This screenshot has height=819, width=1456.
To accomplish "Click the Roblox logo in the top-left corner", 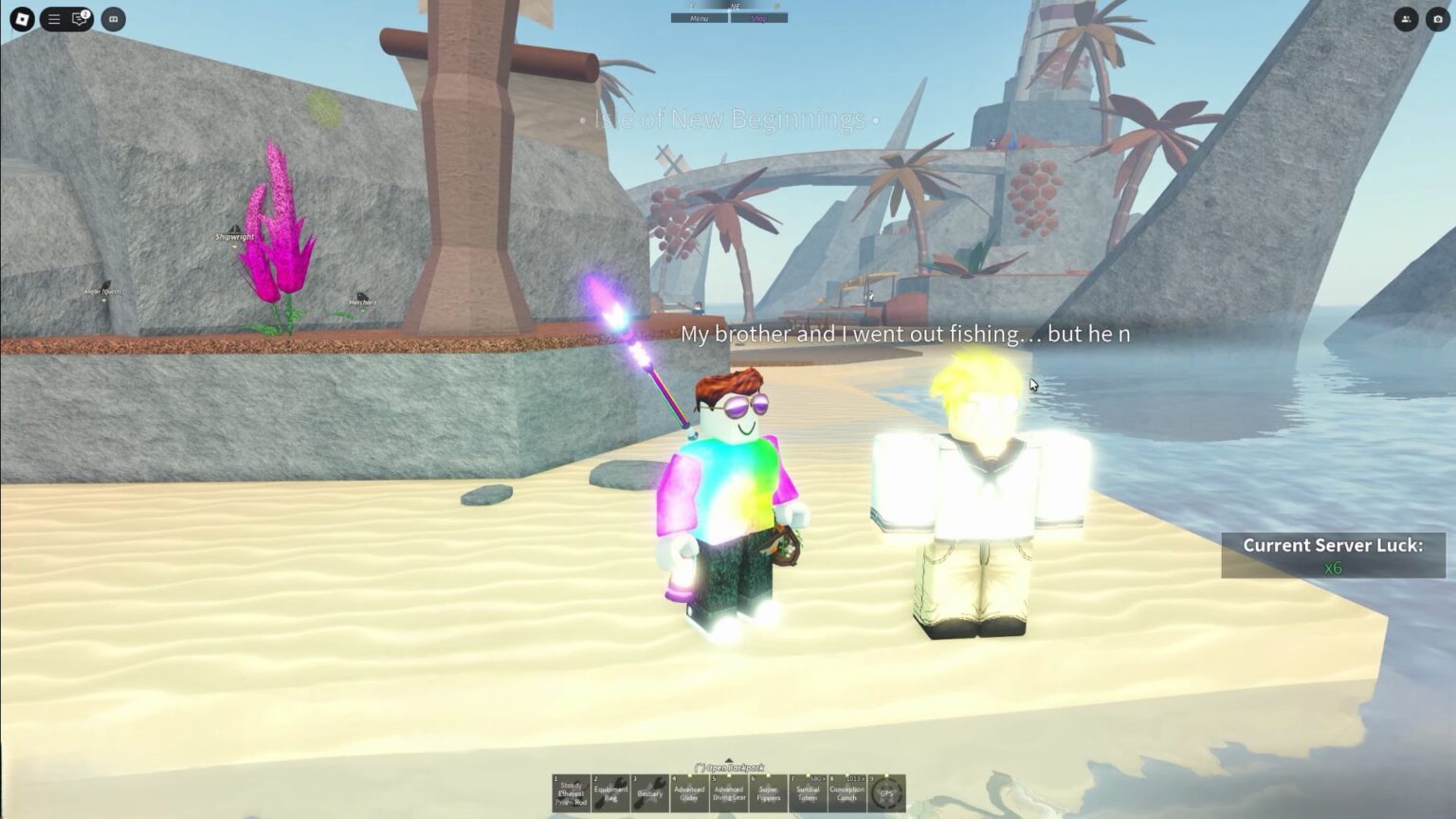I will point(22,21).
